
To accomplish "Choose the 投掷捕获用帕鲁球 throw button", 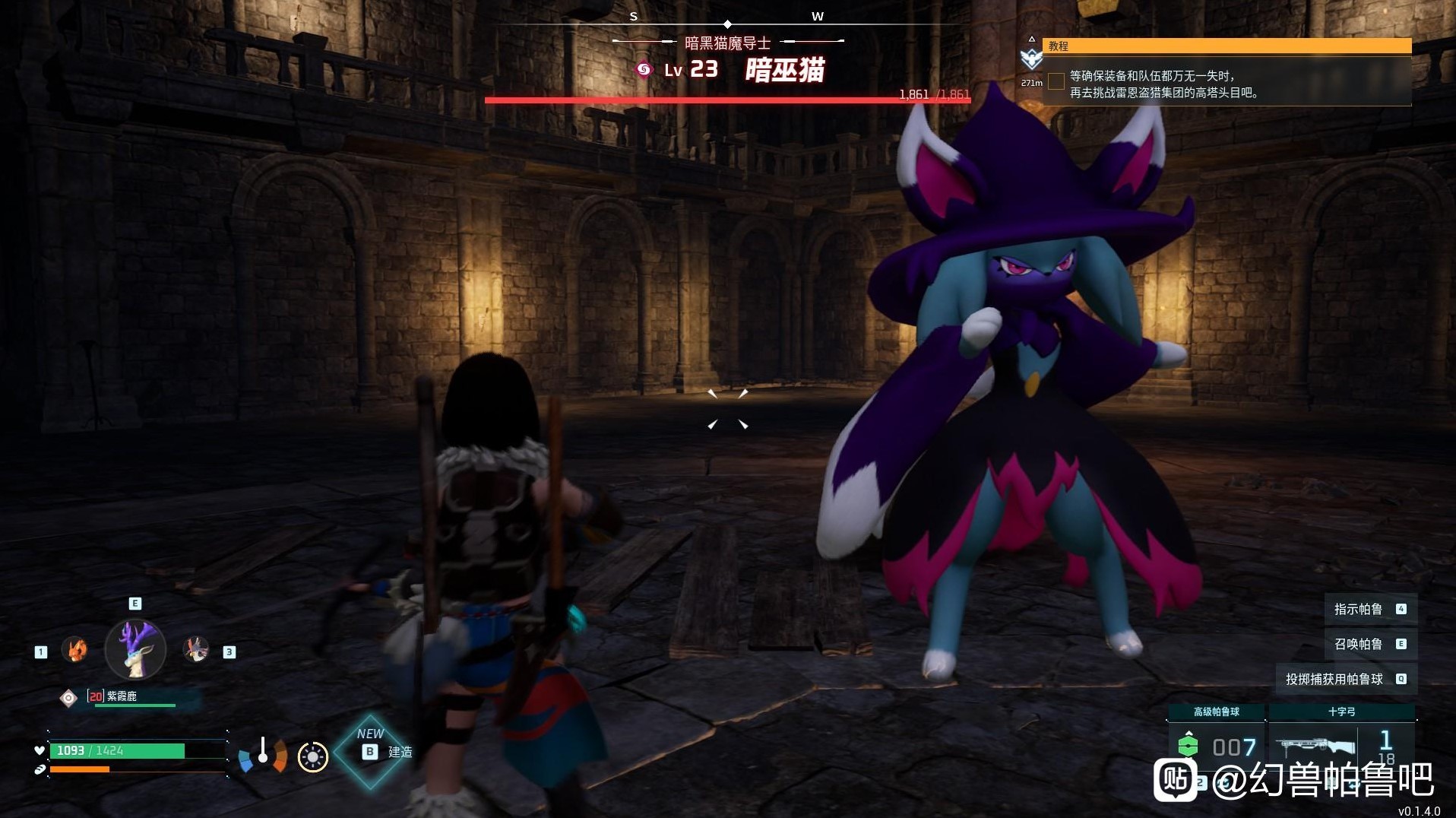I will coord(1345,679).
